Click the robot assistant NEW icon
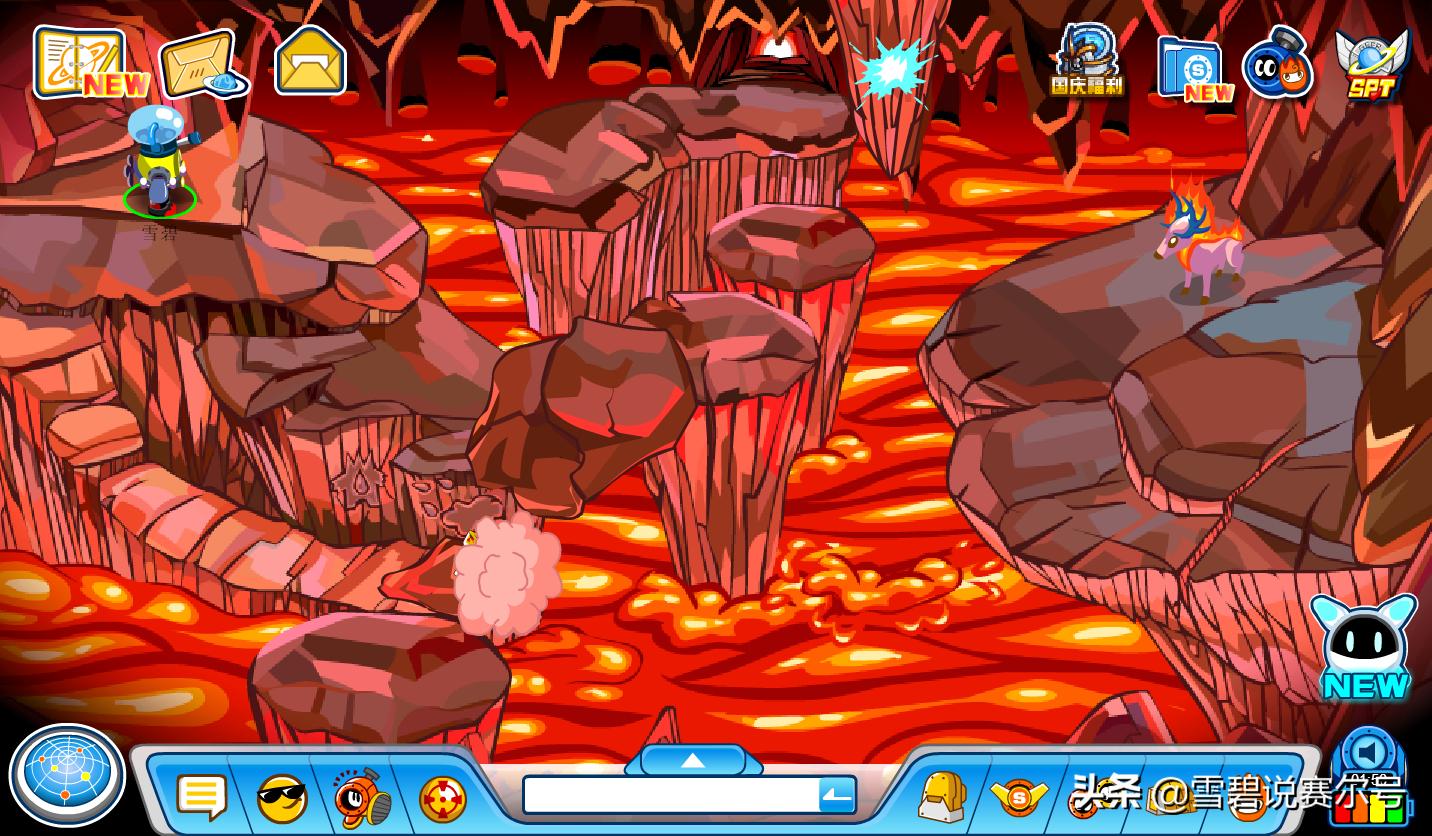Viewport: 1432px width, 836px height. (1364, 647)
